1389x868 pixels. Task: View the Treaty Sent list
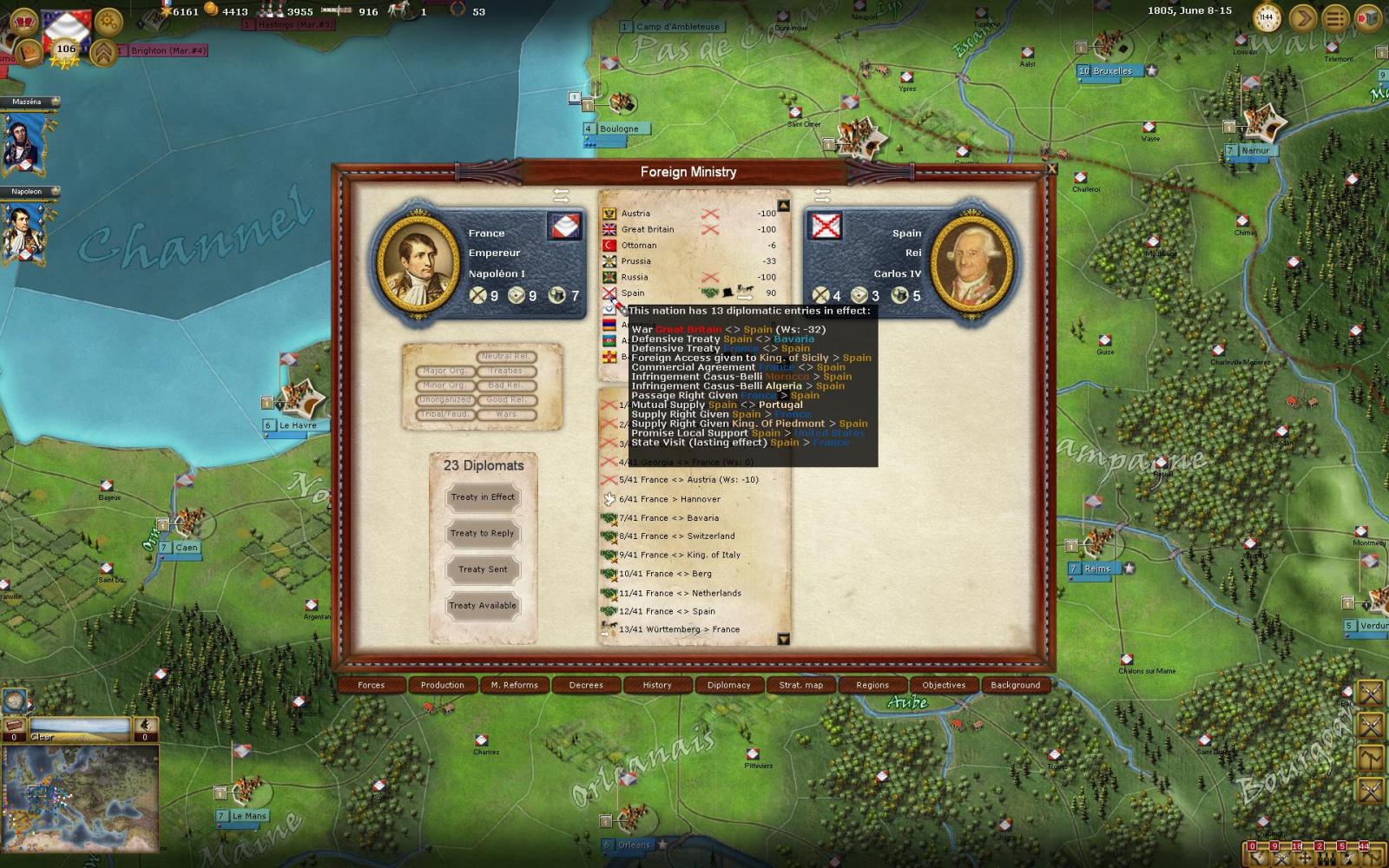click(483, 569)
